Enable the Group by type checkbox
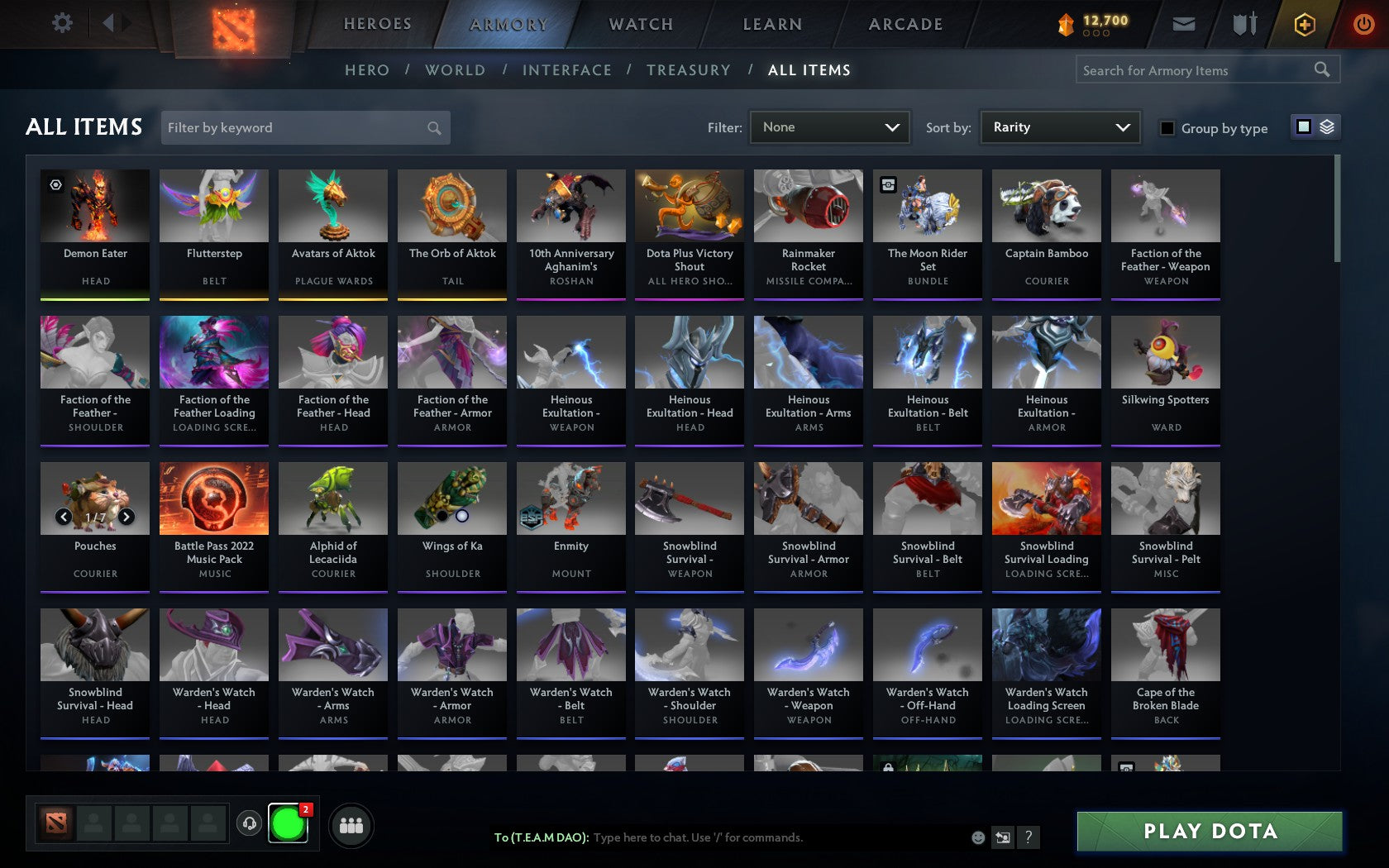 pyautogui.click(x=1166, y=129)
